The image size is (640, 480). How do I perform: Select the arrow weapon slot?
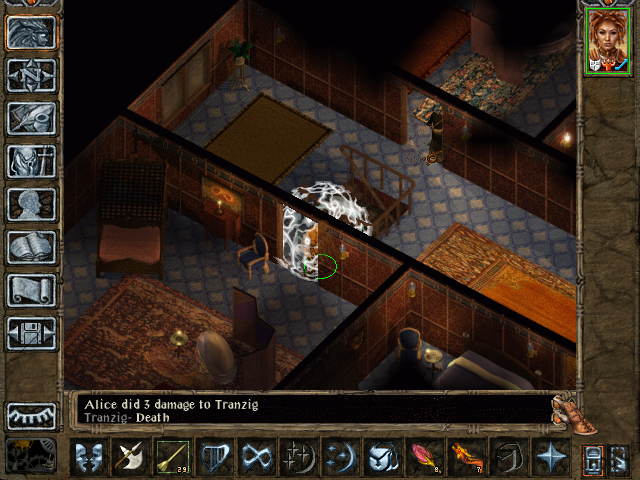(172, 457)
